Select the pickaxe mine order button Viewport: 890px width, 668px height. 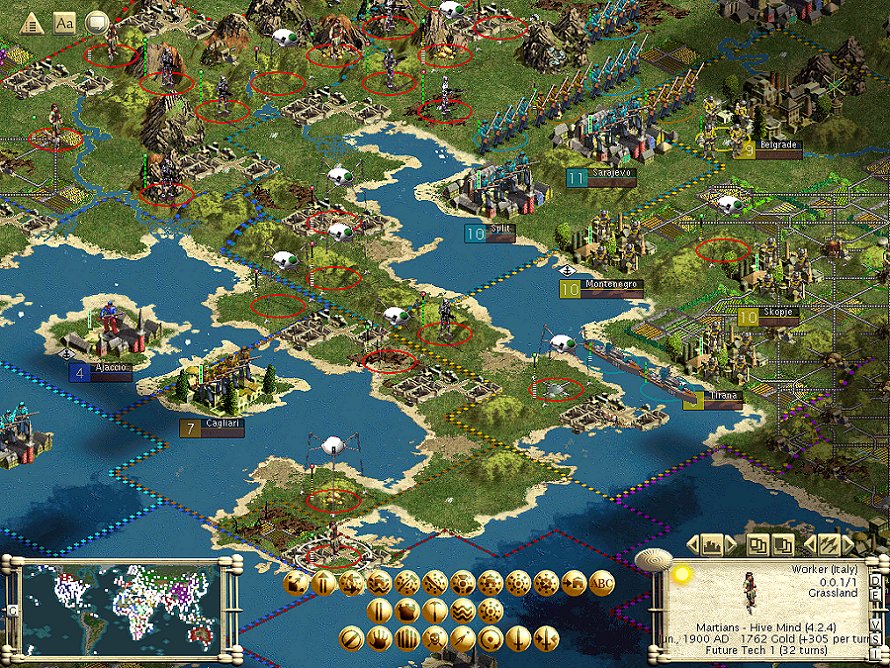tap(434, 611)
